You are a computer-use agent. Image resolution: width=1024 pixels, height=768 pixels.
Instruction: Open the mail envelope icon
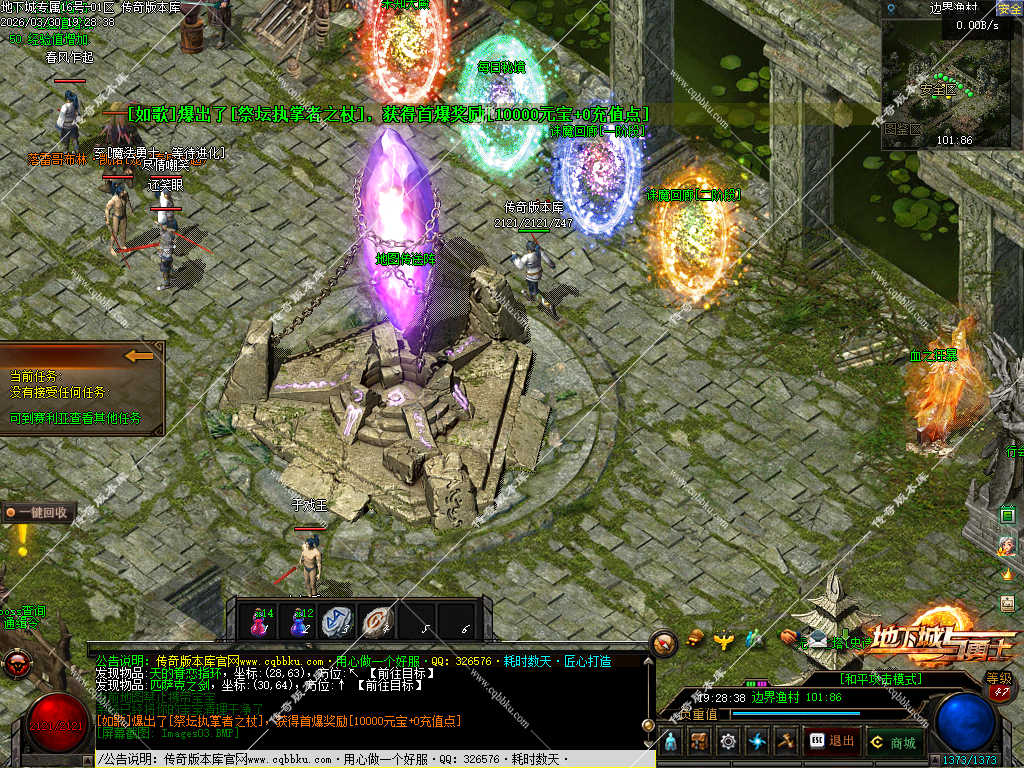pyautogui.click(x=818, y=640)
